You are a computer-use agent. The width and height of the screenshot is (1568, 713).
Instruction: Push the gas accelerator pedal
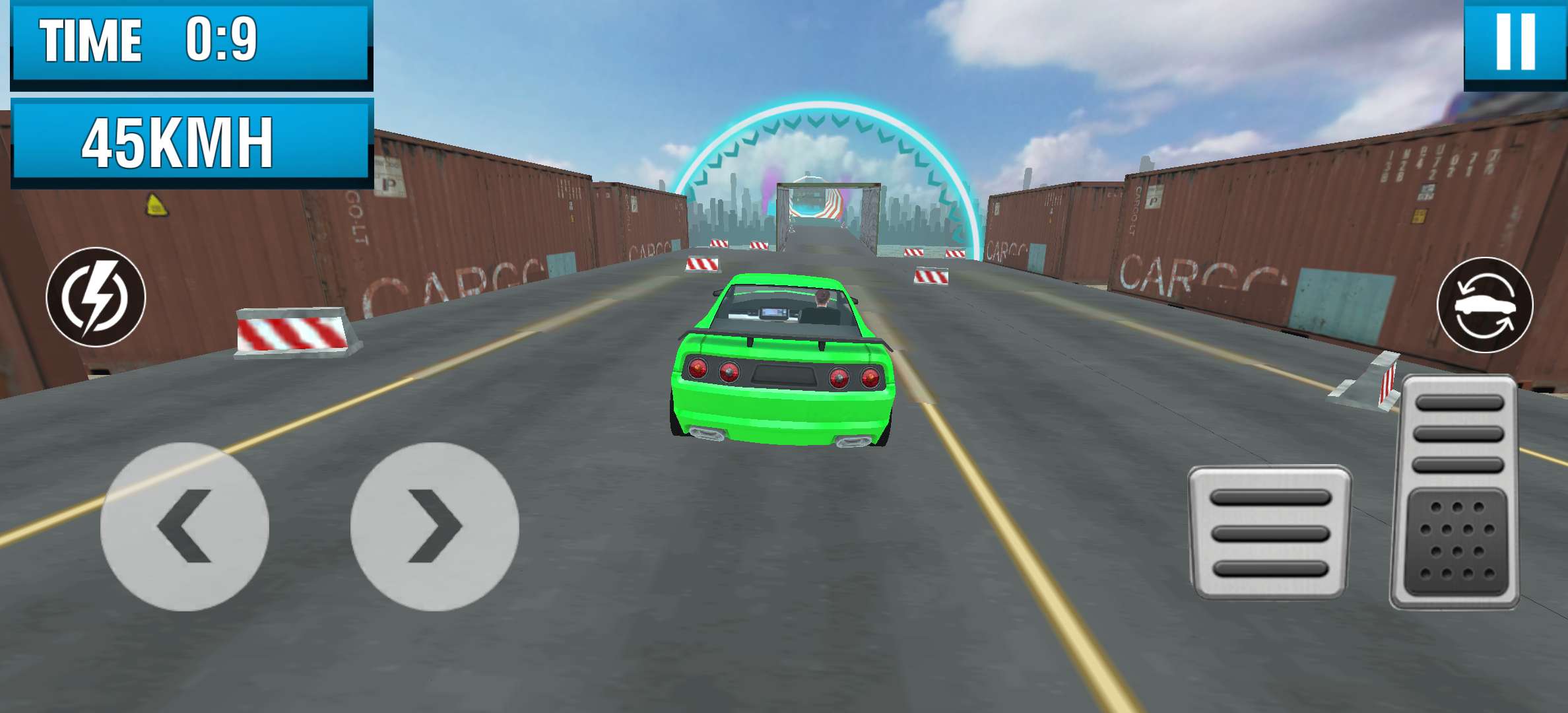pos(1455,492)
